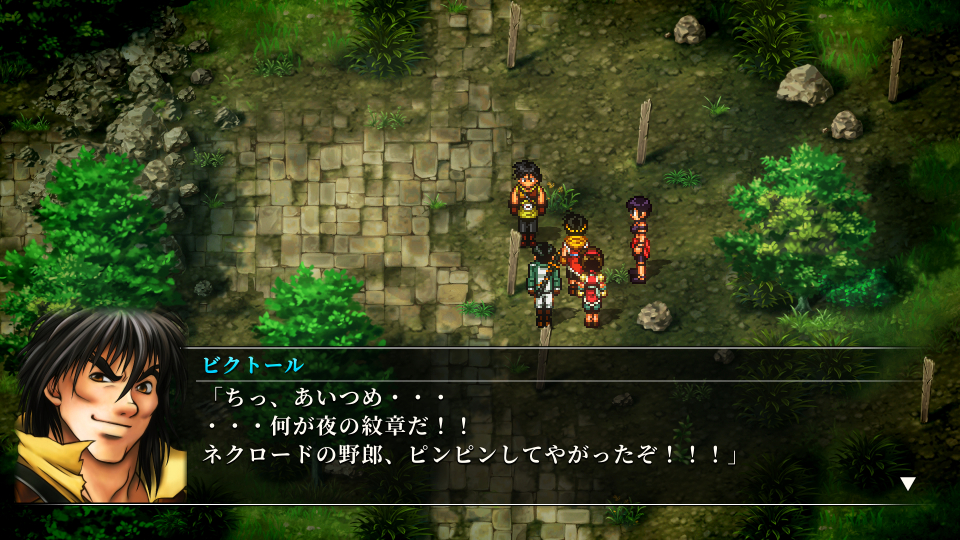Advance dialogue with the white arrow indicator
The height and width of the screenshot is (540, 960).
(907, 484)
